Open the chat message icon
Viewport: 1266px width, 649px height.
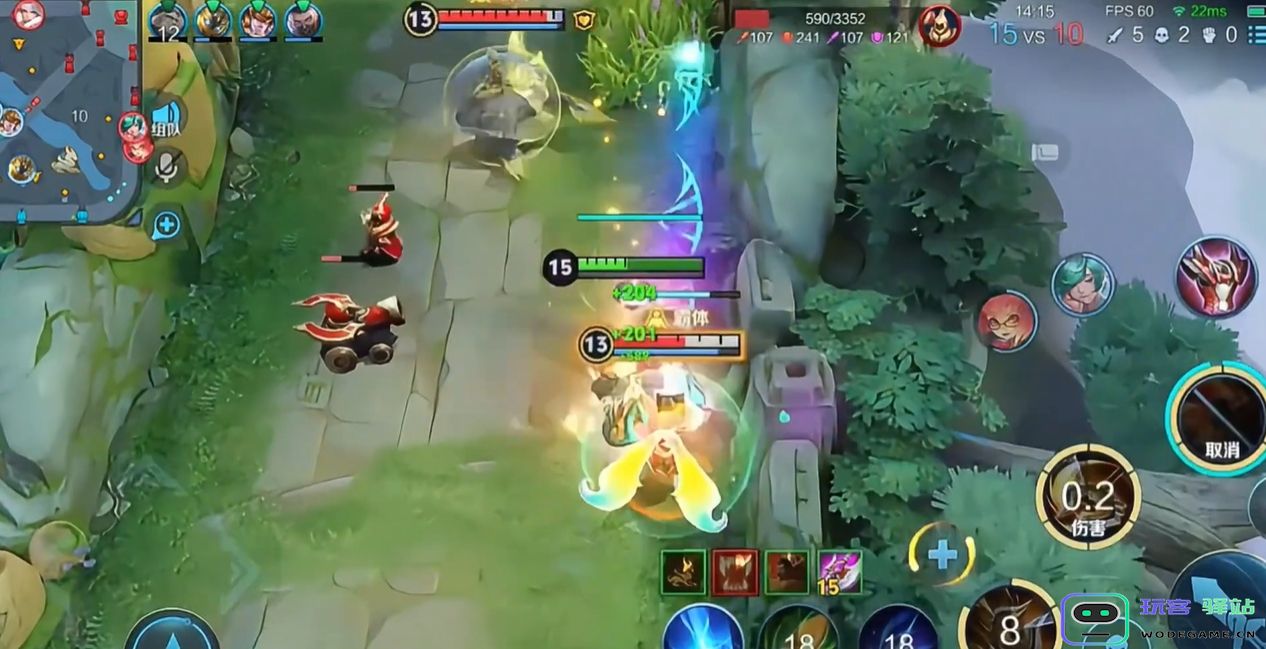[x=1046, y=152]
